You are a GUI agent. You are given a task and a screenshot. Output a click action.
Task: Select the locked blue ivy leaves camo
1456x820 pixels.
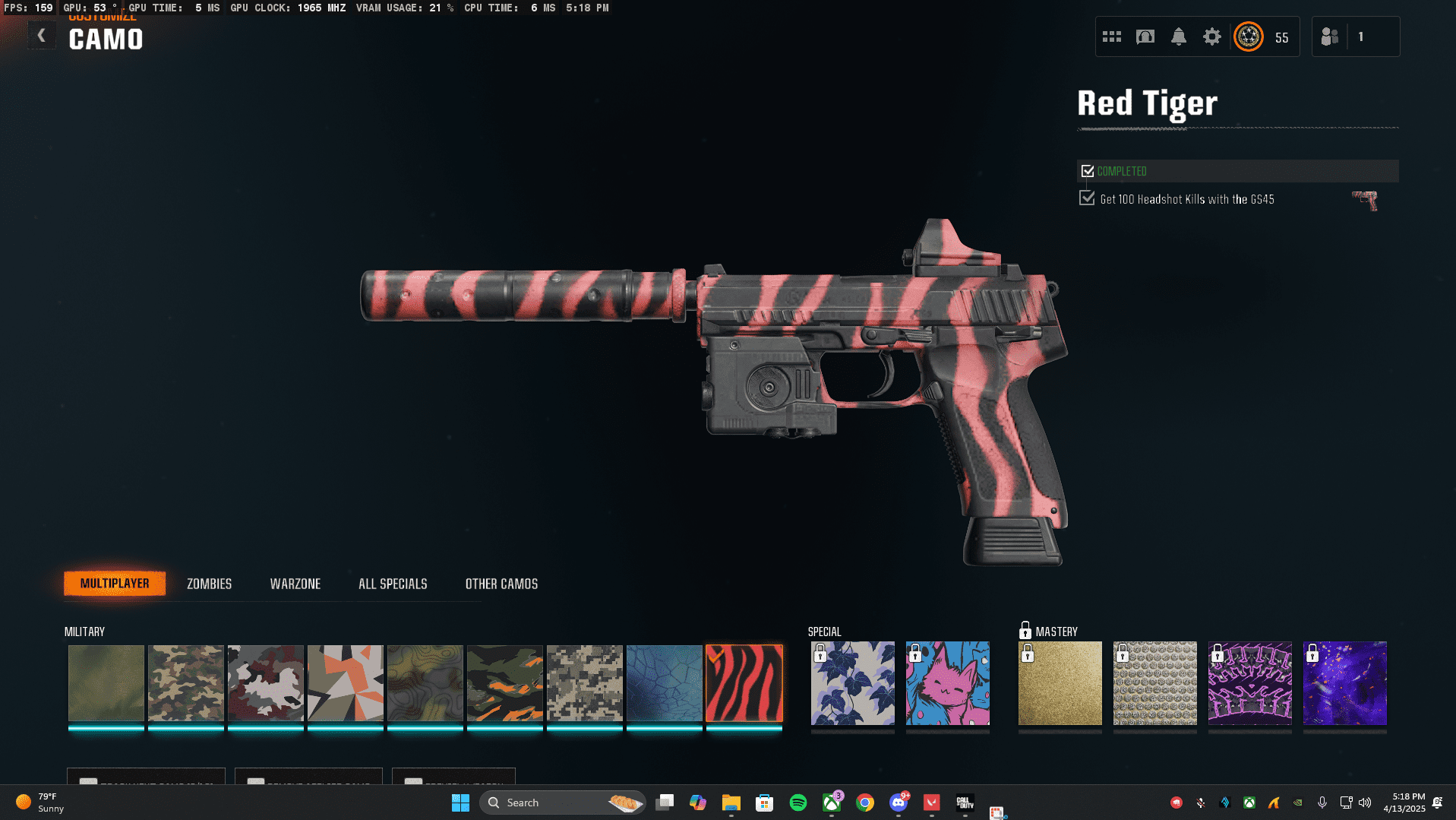tap(852, 683)
